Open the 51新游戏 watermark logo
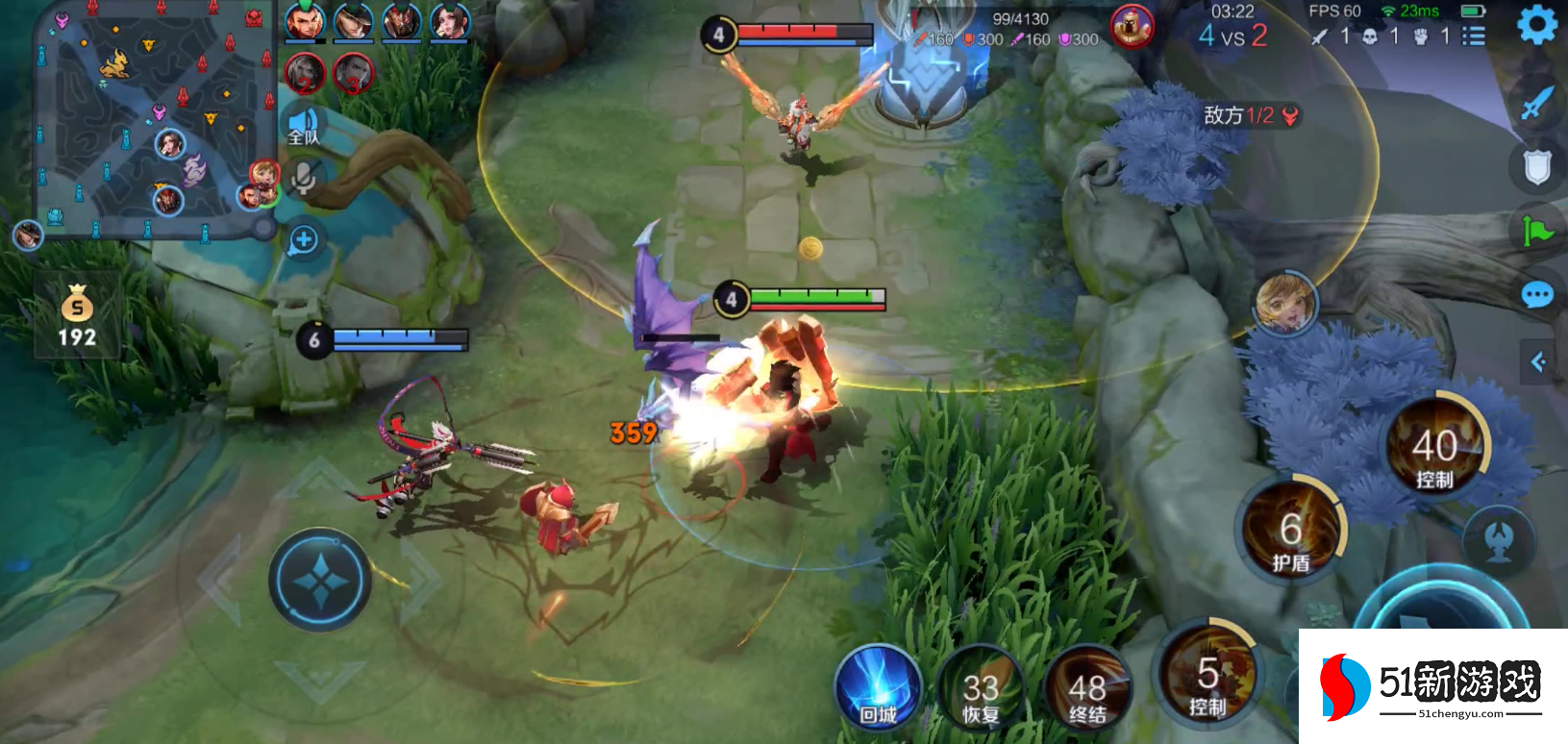The width and height of the screenshot is (1568, 744). click(x=1432, y=686)
